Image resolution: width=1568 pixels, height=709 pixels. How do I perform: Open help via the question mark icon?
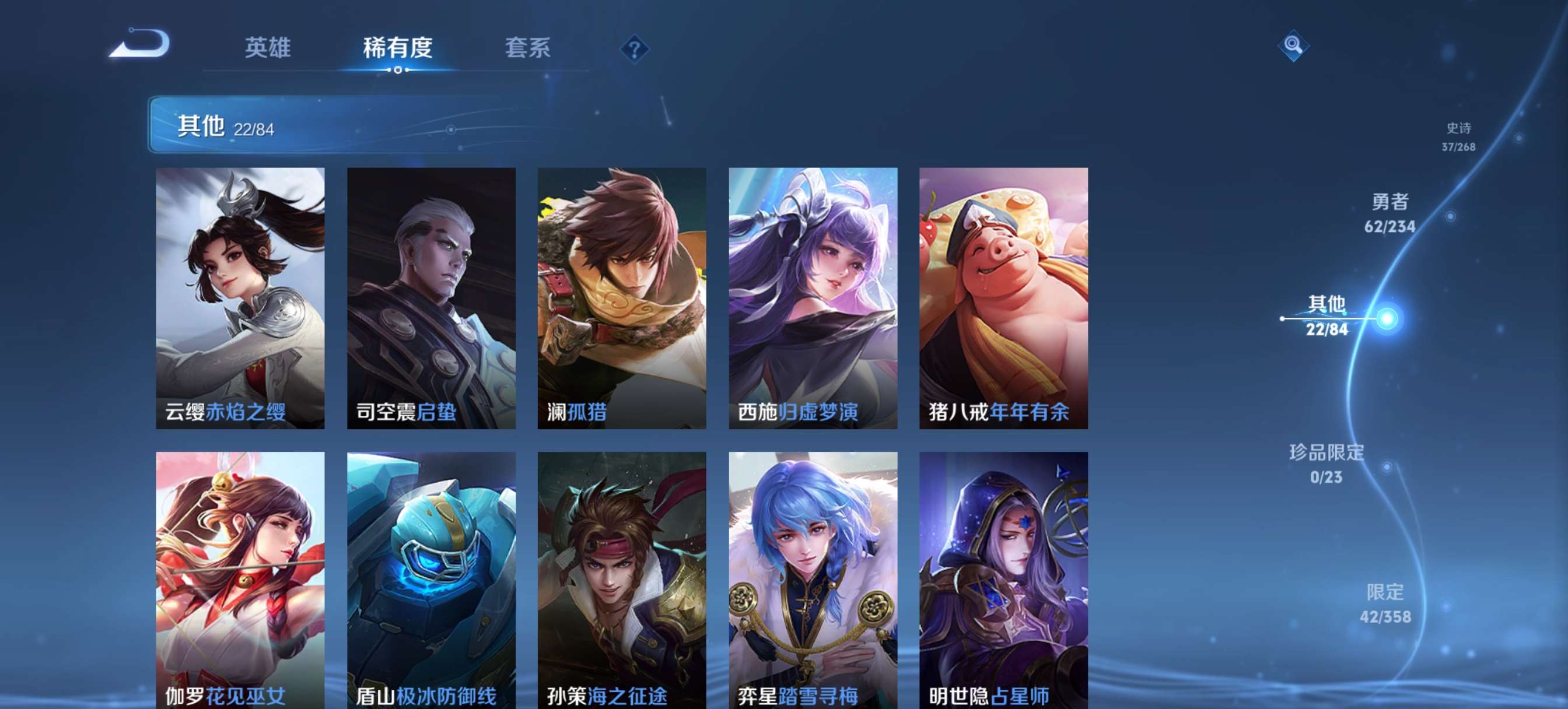click(633, 49)
